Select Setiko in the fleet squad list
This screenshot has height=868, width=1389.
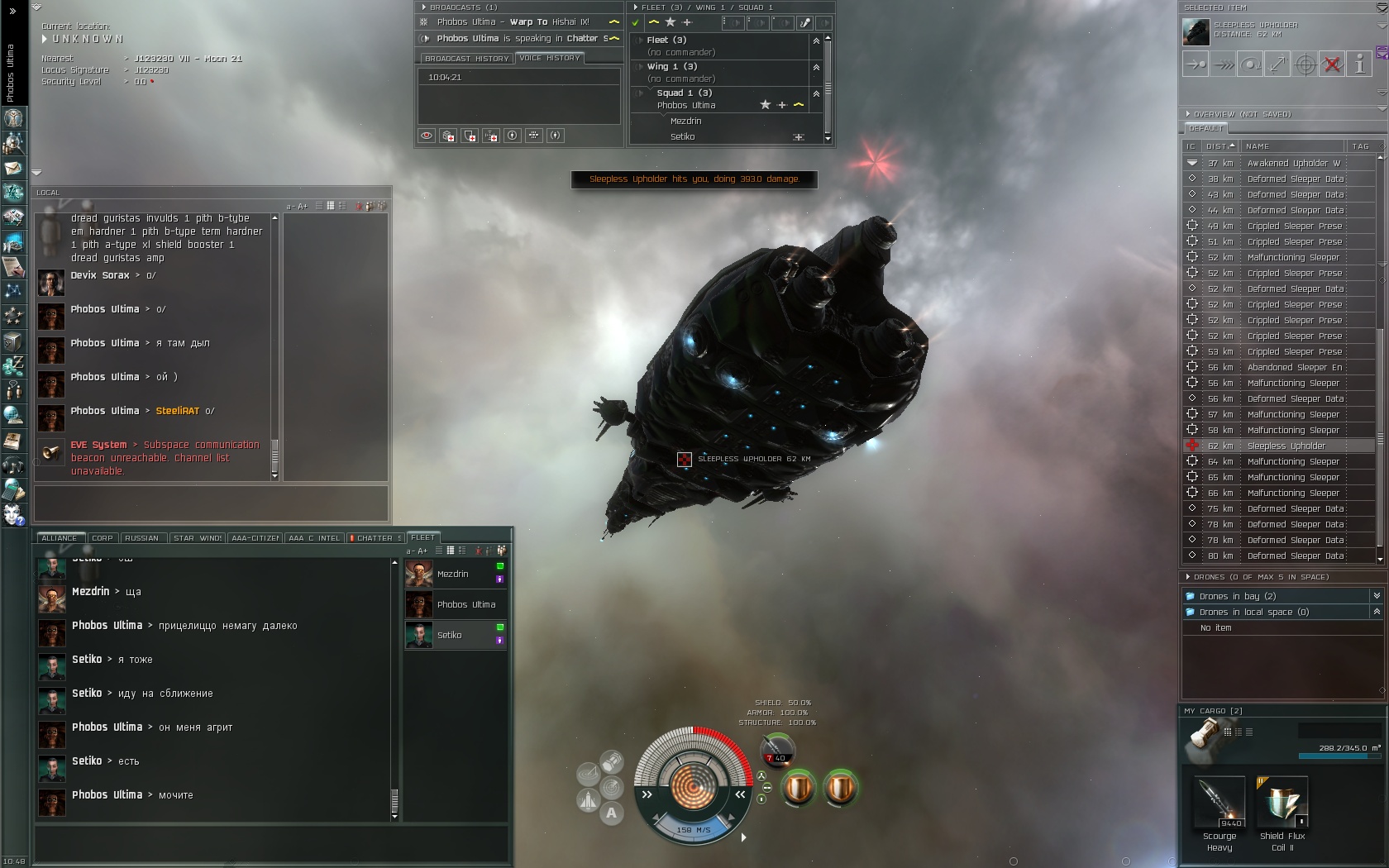coord(683,136)
